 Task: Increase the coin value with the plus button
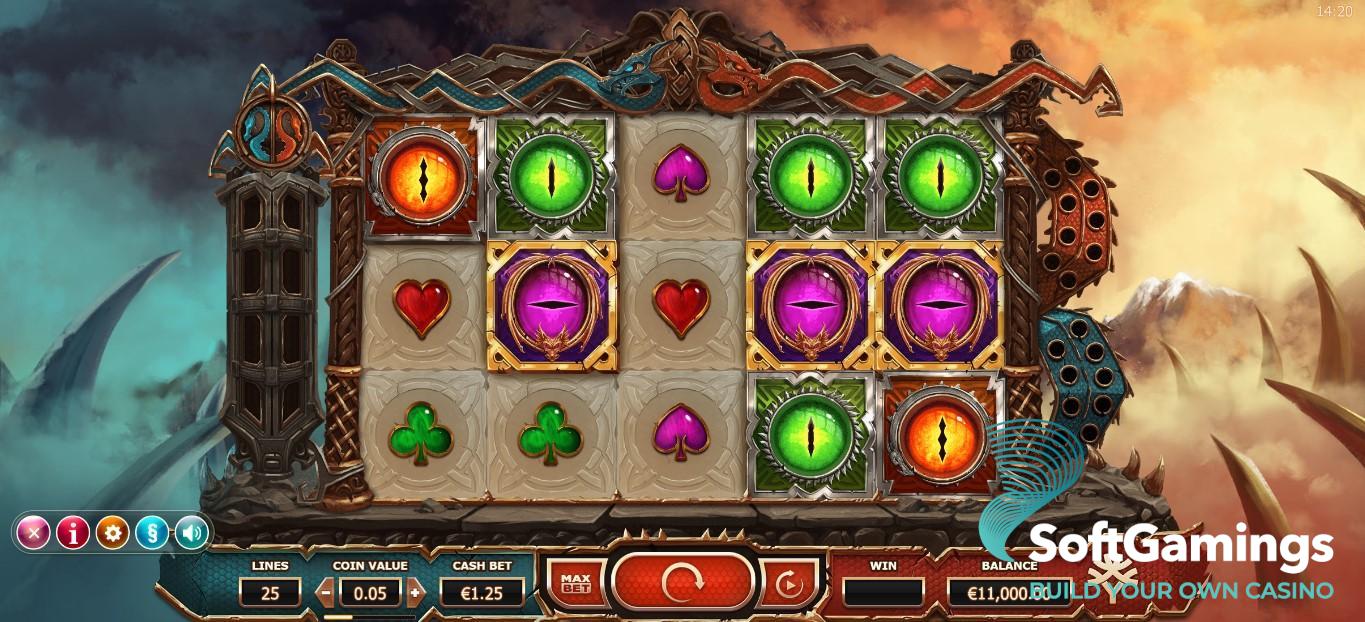click(x=416, y=592)
